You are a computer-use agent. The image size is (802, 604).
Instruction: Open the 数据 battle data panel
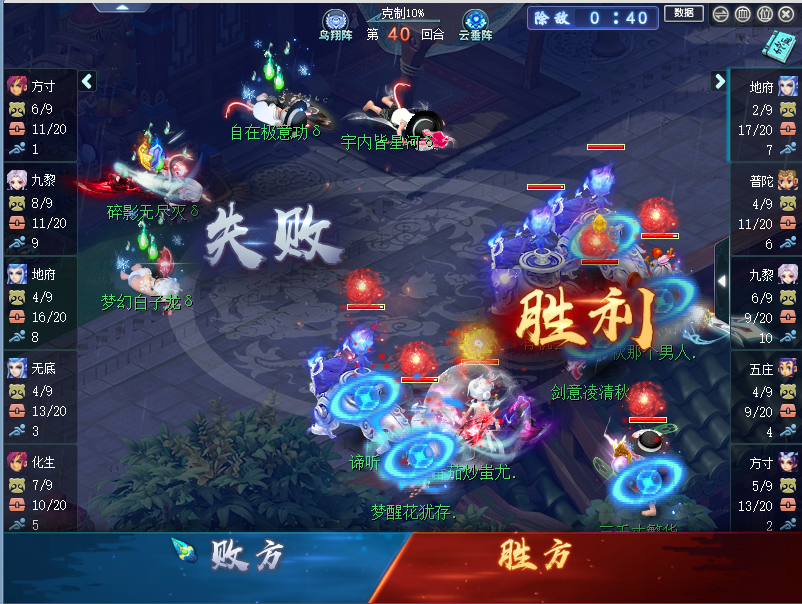[683, 14]
